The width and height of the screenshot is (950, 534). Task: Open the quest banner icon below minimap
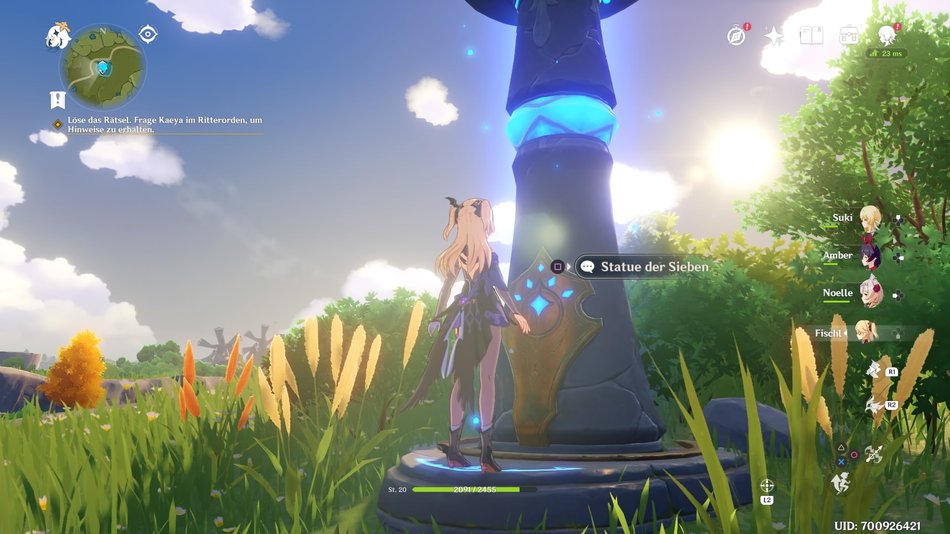click(57, 100)
